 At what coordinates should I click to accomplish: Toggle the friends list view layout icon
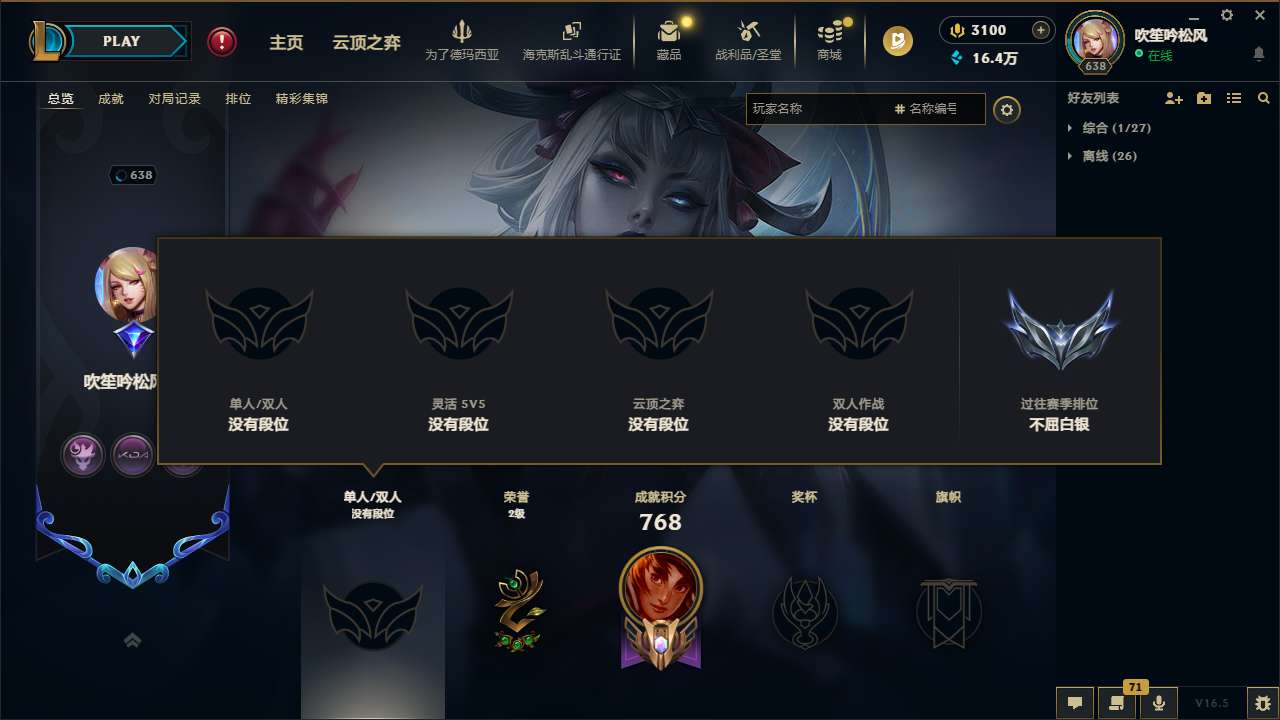pos(1233,98)
